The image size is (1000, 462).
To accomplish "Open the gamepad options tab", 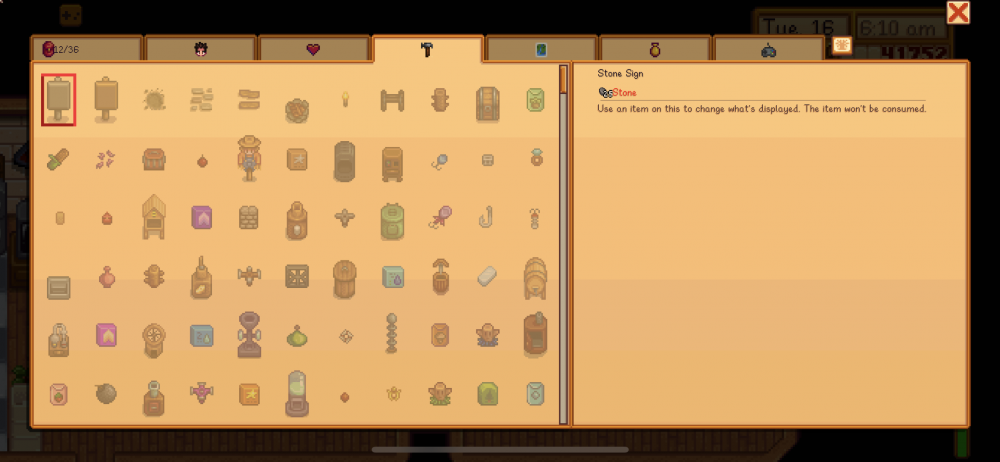I will (768, 48).
